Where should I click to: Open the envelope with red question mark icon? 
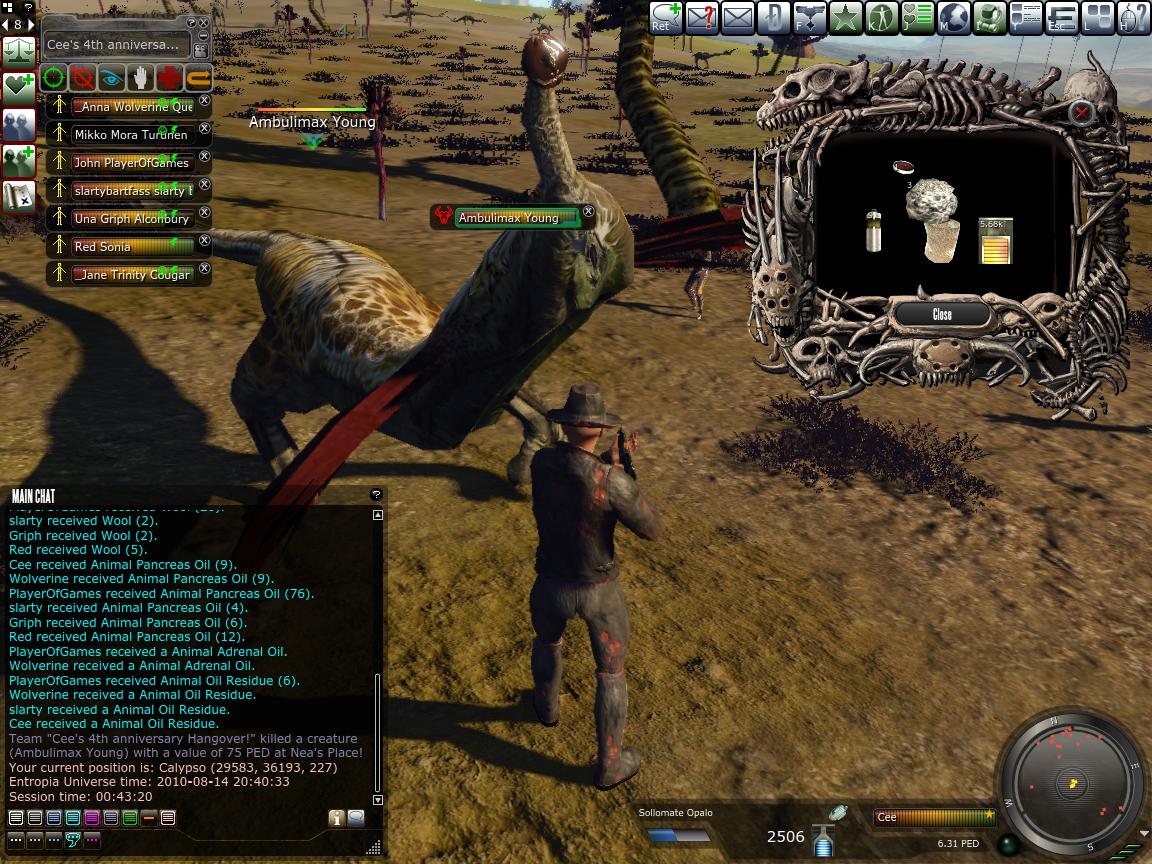700,18
